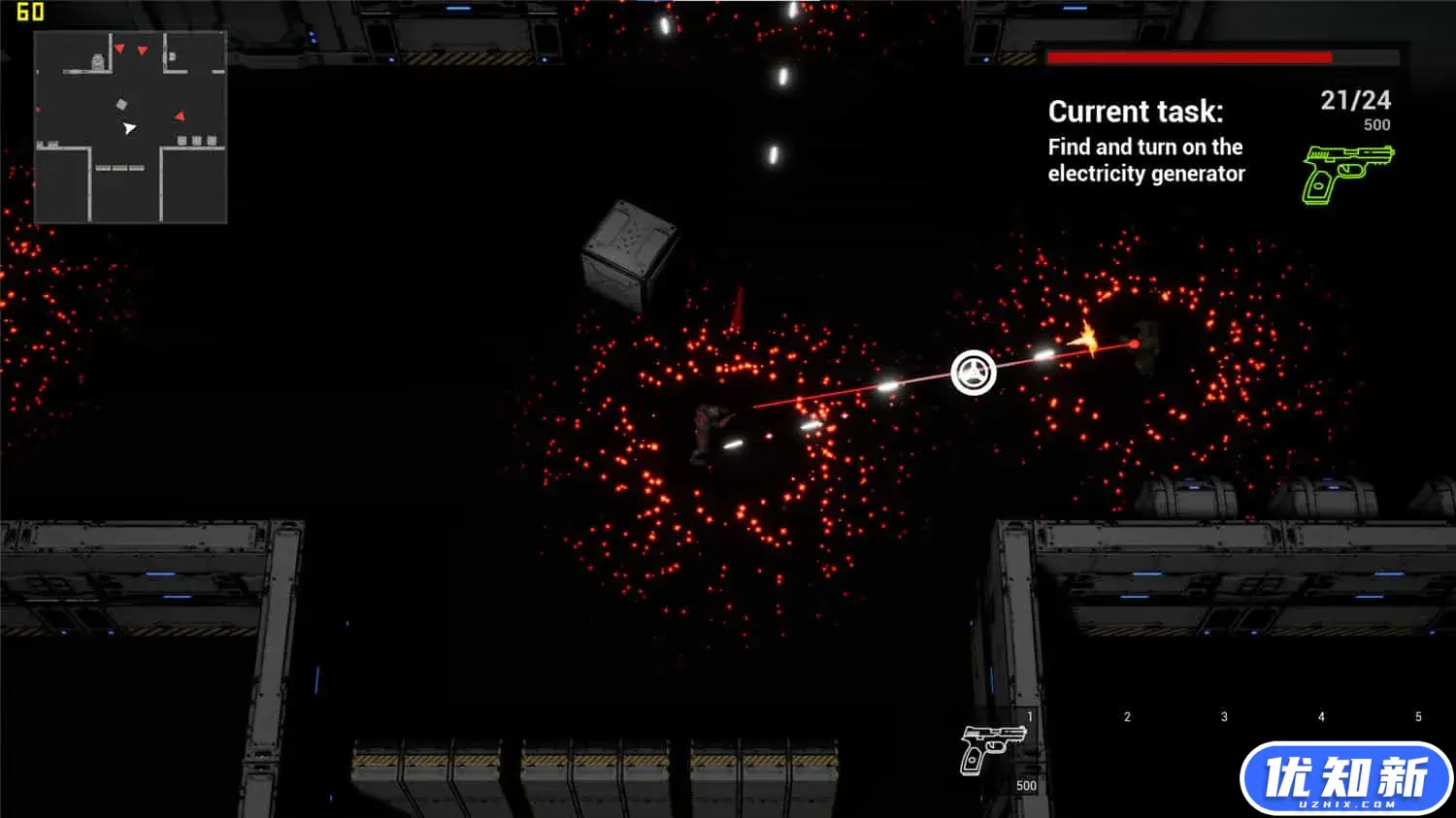This screenshot has height=818, width=1456.
Task: Click the minimap in the corner
Action: coord(130,127)
